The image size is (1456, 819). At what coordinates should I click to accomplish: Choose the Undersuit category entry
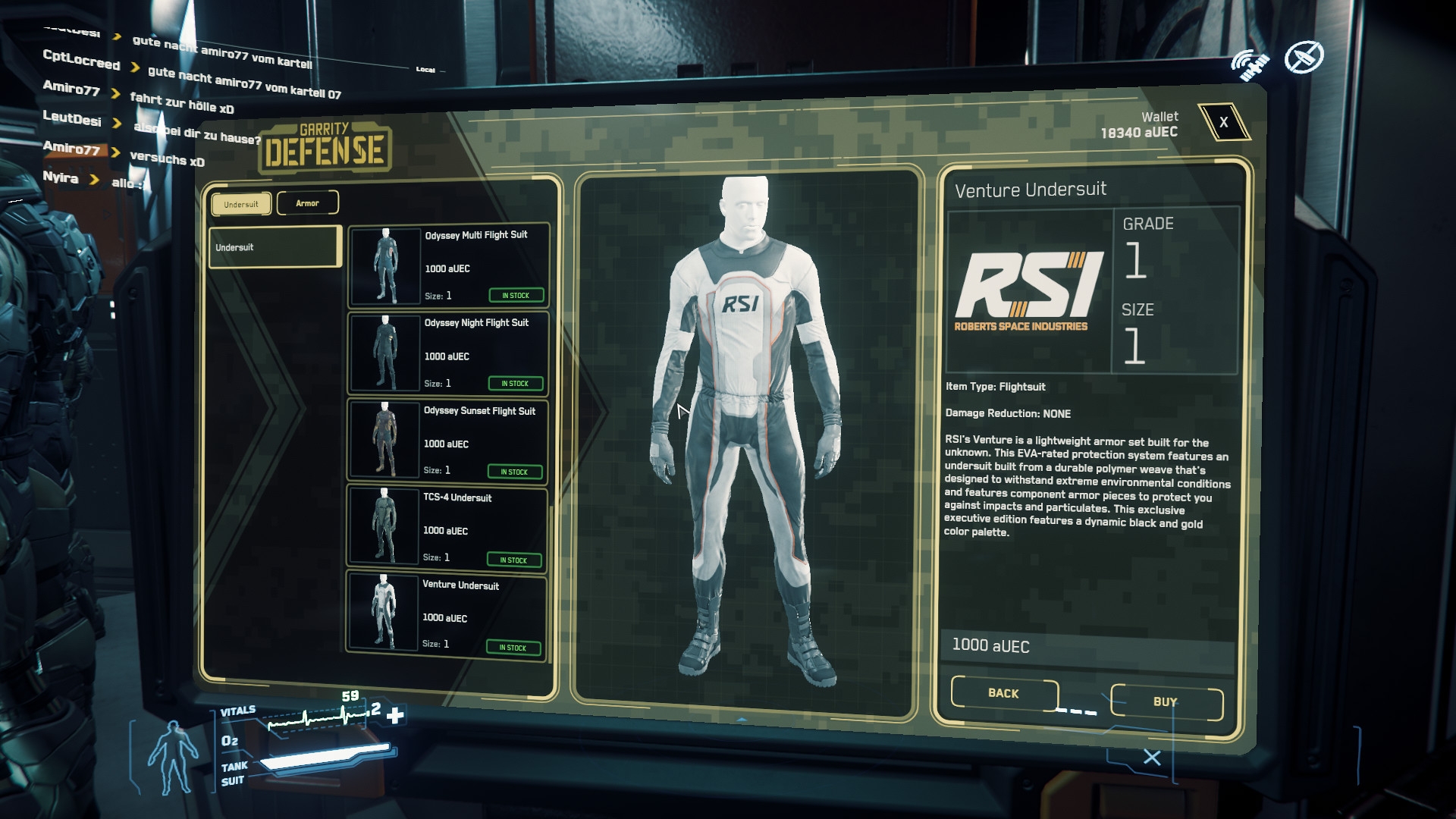click(275, 247)
